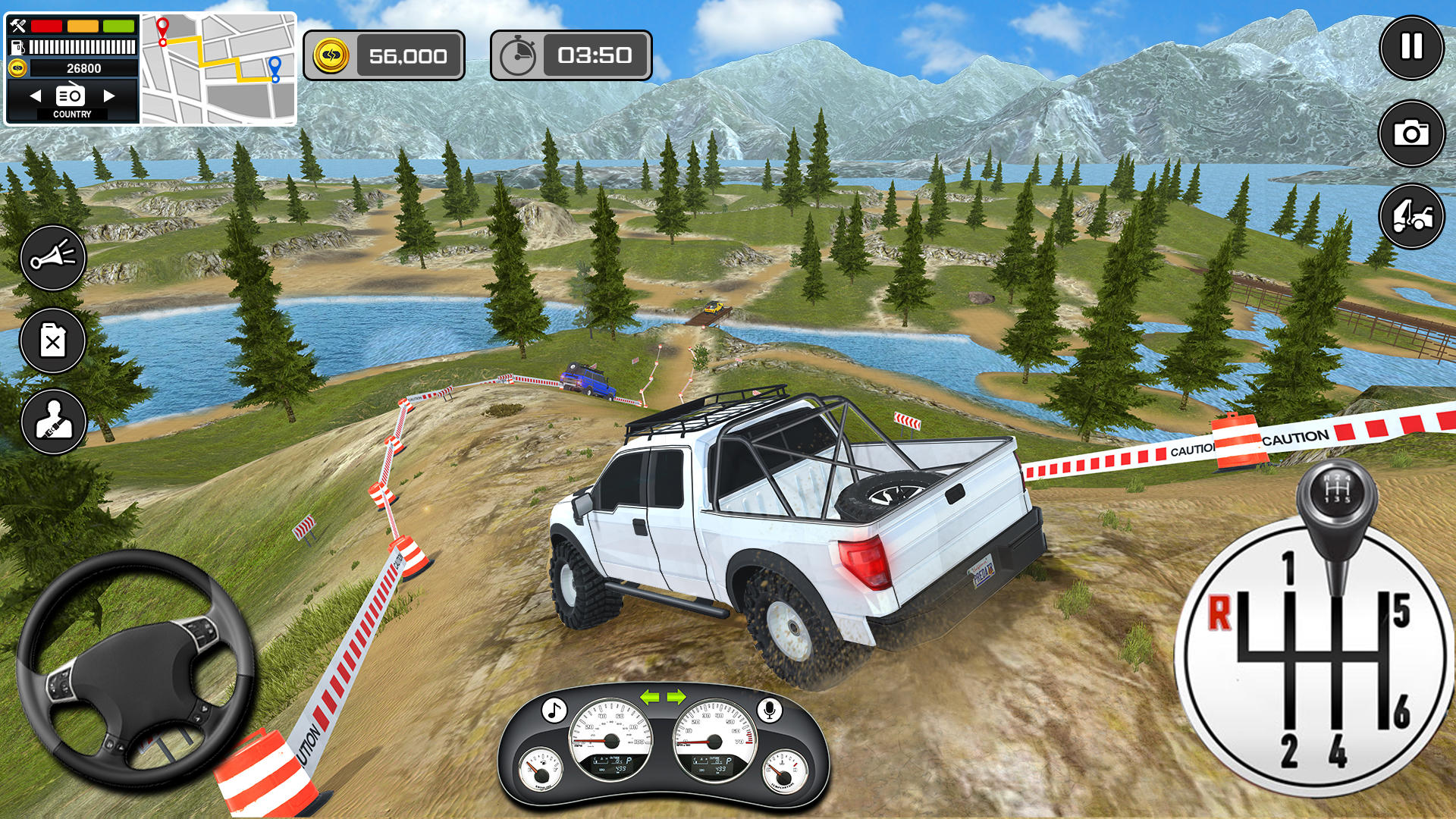The image size is (1456, 819).
Task: Tap the camera view button
Action: coord(1411,133)
